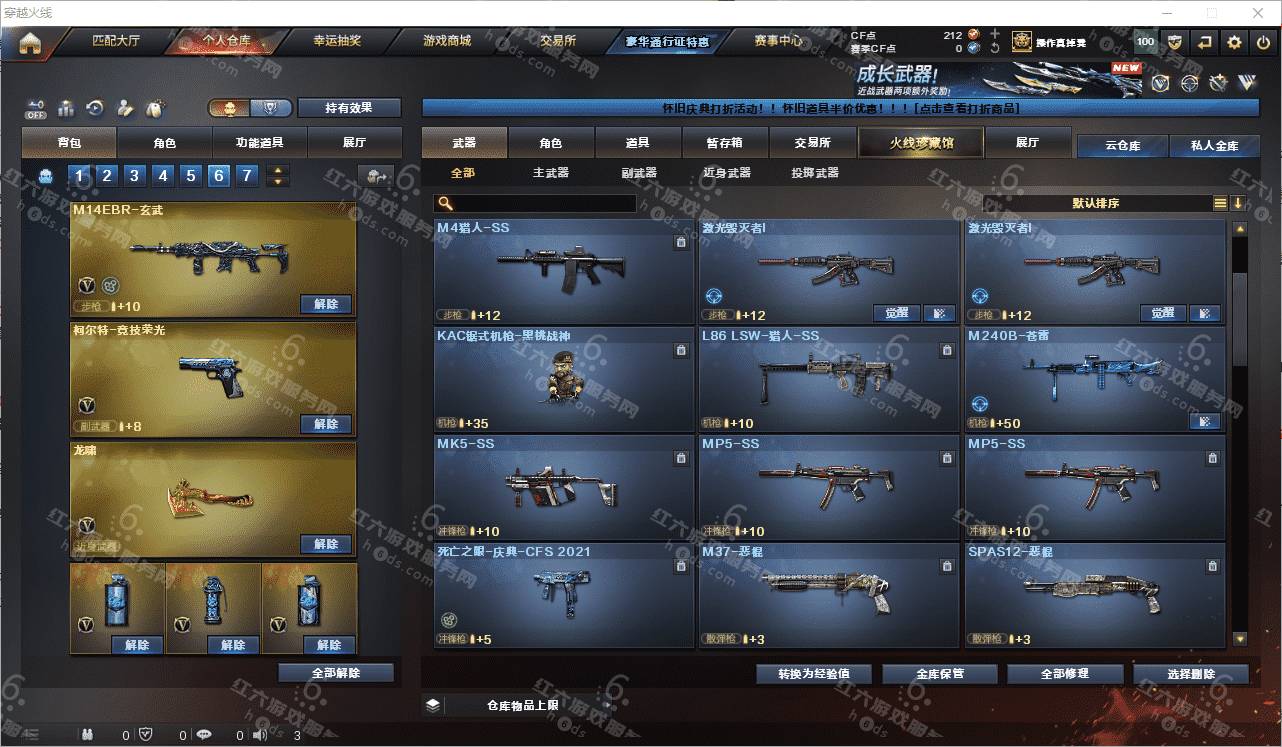The width and height of the screenshot is (1282, 747).
Task: Open the 匹配大厅 lobby tab
Action: tap(116, 42)
